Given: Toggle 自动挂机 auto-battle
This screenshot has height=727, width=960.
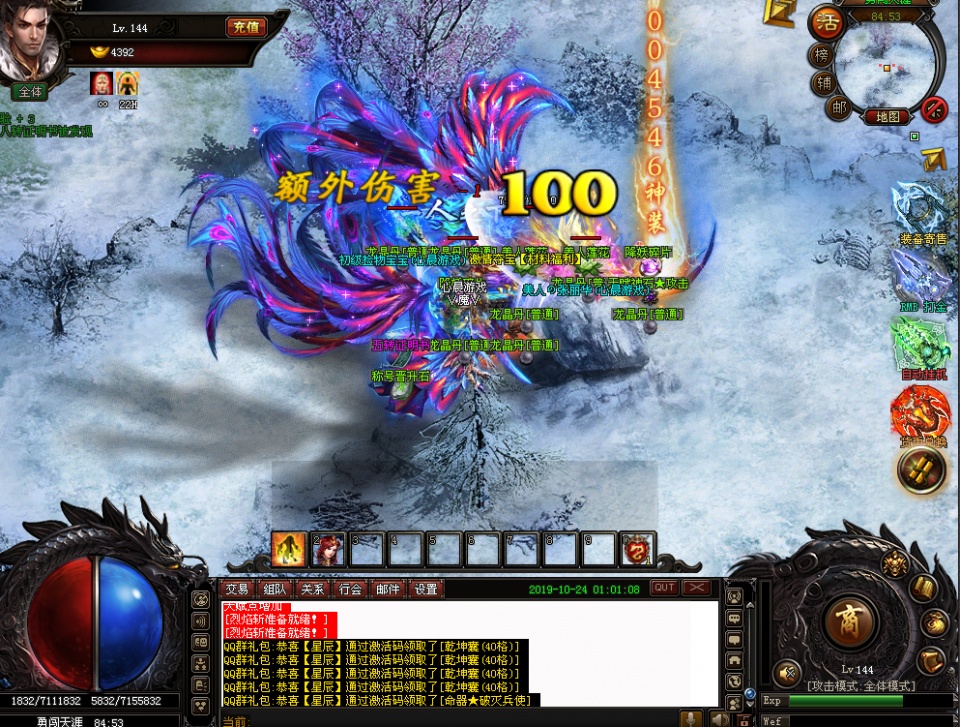Looking at the screenshot, I should 922,347.
